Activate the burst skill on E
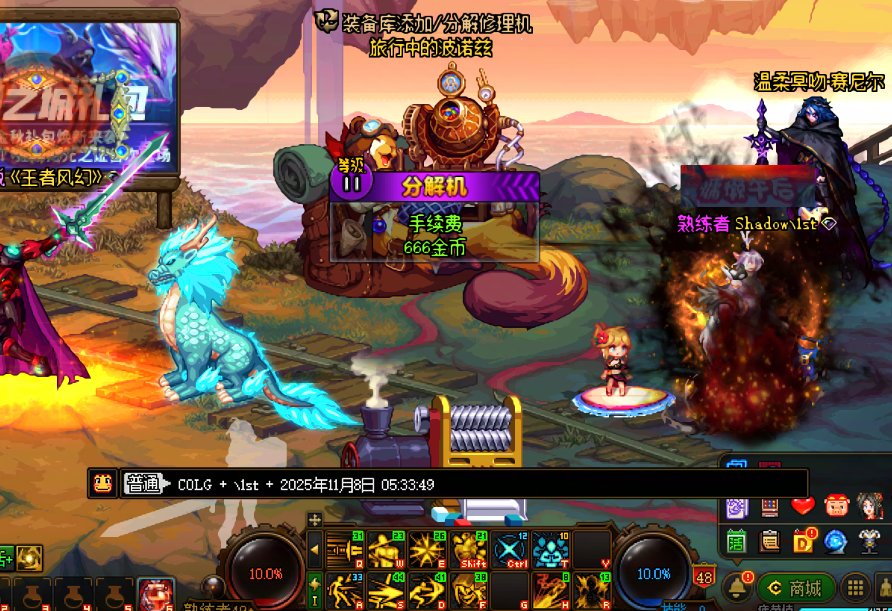 click(426, 550)
